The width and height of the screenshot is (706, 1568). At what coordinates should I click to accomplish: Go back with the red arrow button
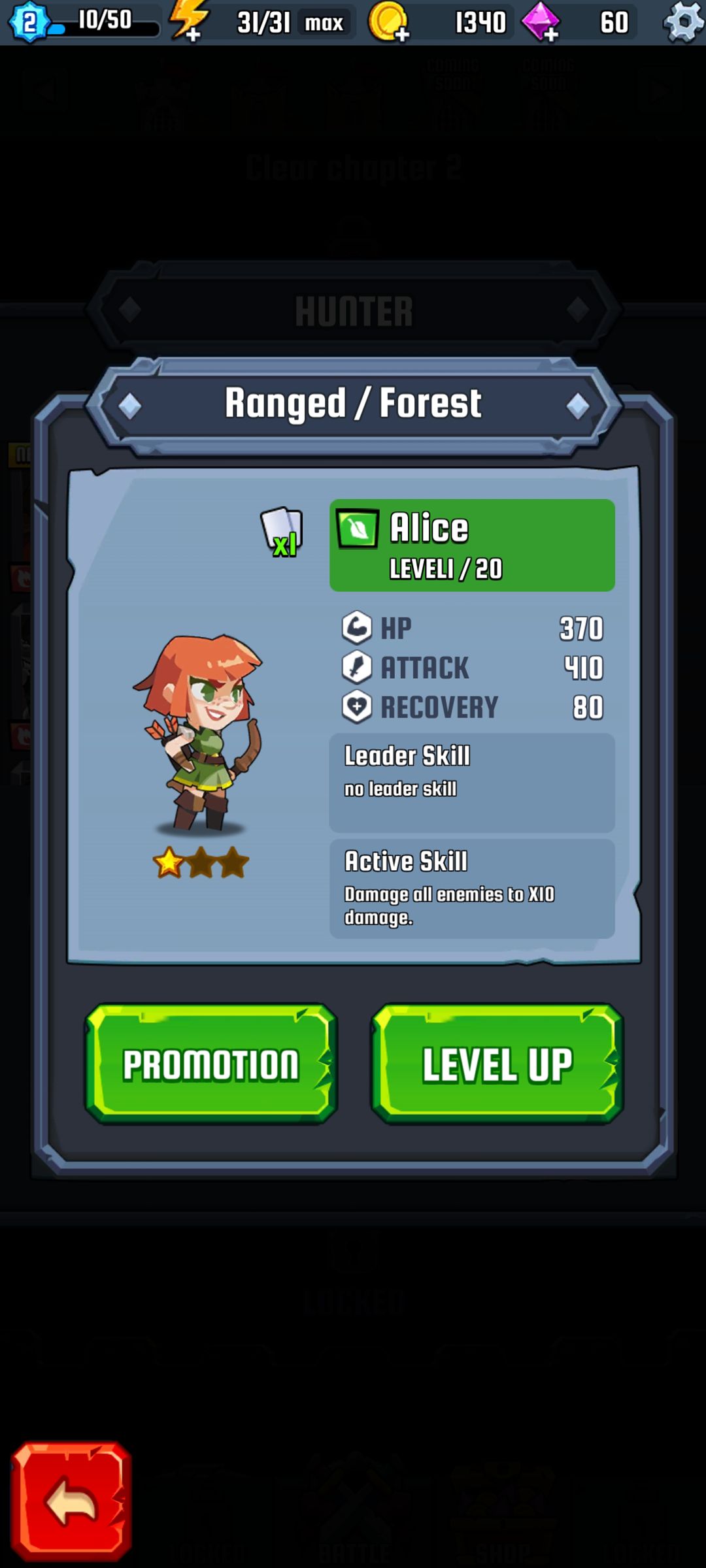tap(71, 1501)
